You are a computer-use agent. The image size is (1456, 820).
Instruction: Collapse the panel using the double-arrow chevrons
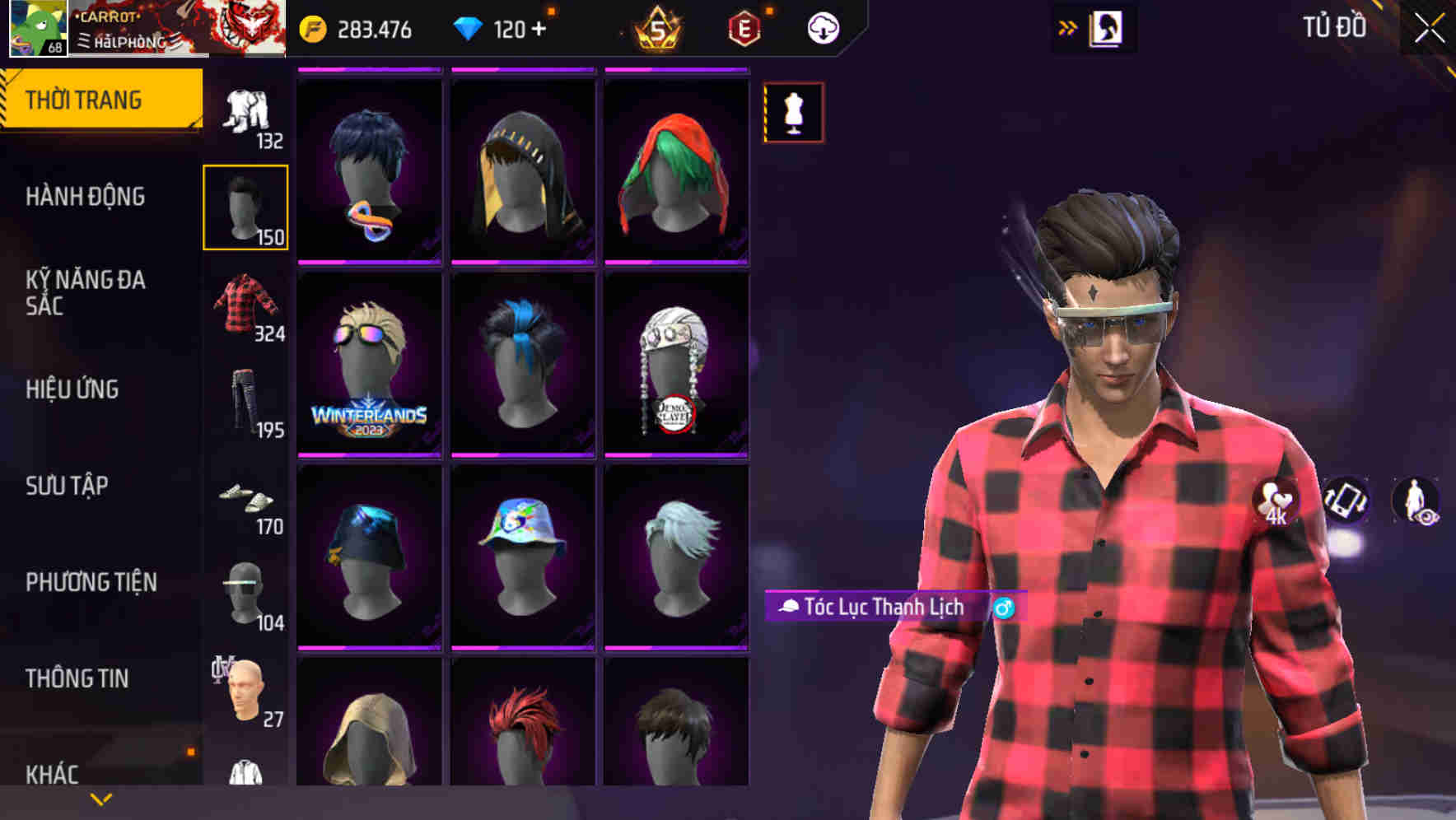(1066, 27)
